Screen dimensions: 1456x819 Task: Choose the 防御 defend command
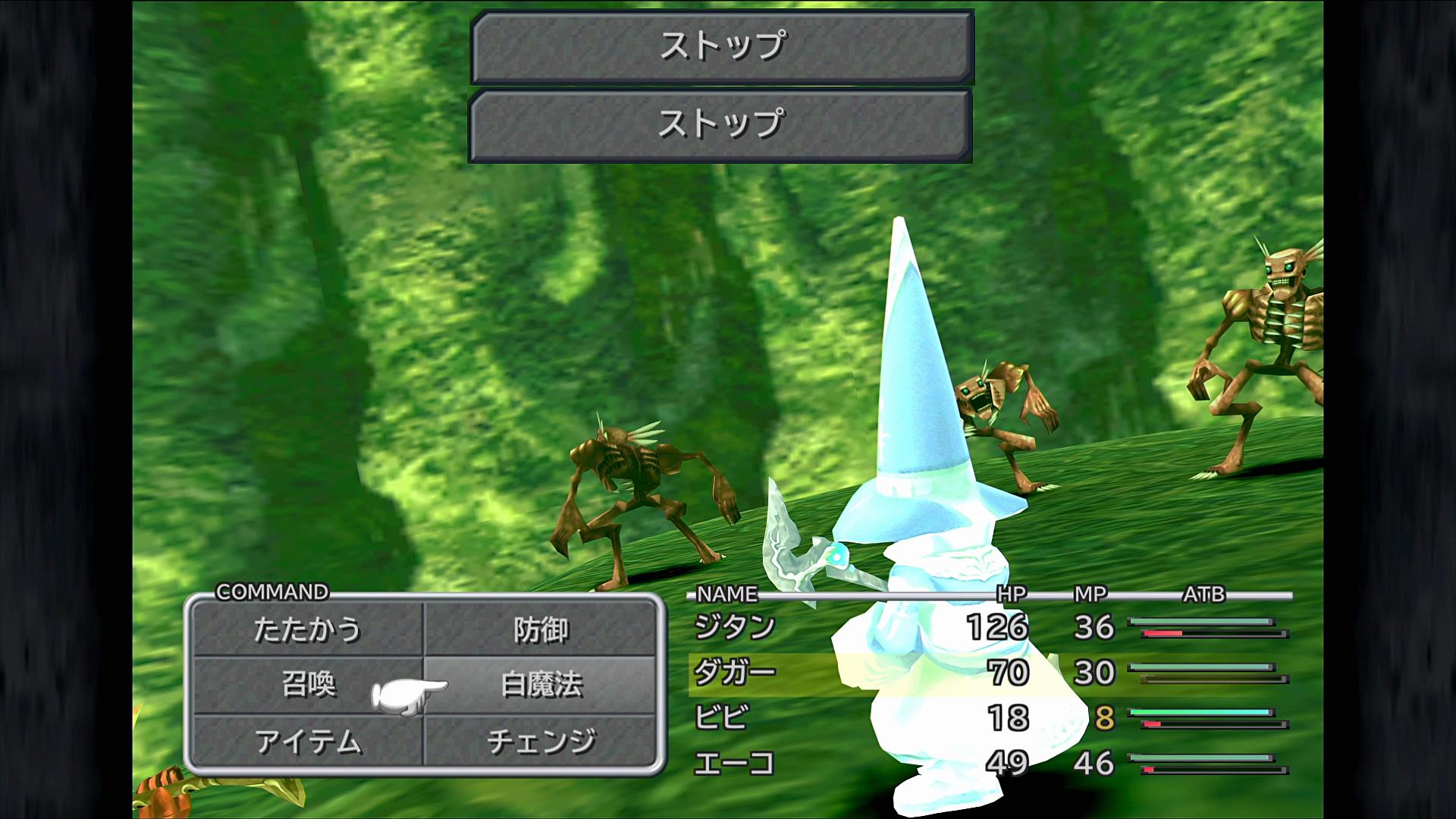pos(540,629)
